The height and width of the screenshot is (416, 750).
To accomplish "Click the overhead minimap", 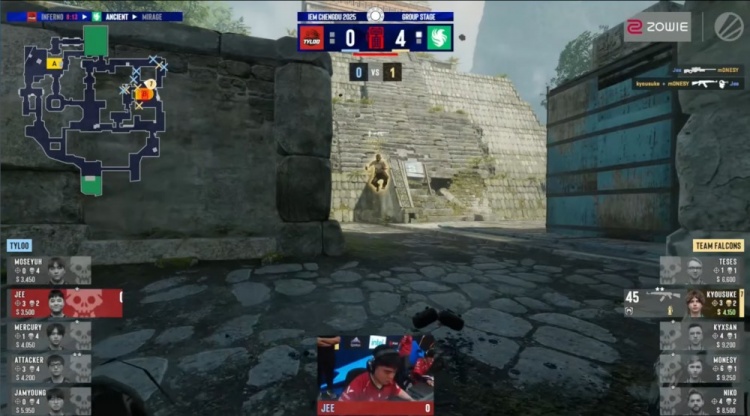I will point(97,110).
